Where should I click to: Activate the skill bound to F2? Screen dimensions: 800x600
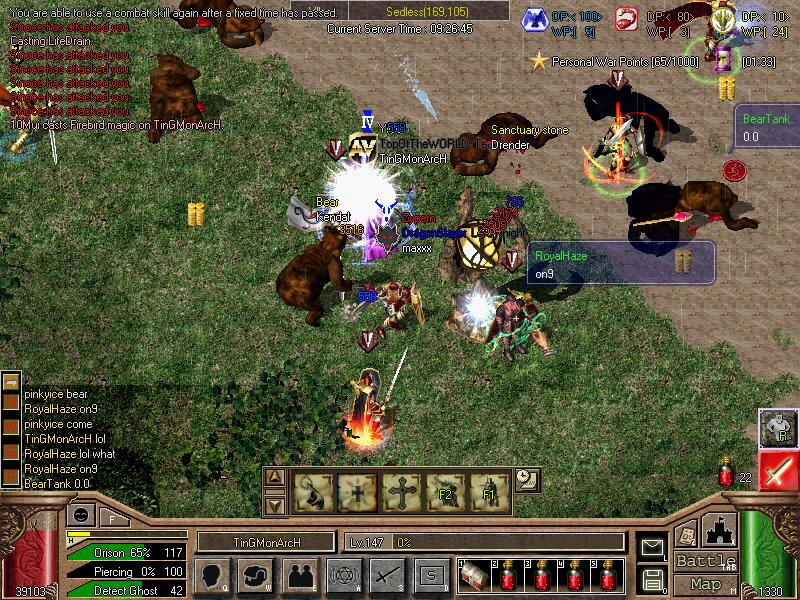445,492
